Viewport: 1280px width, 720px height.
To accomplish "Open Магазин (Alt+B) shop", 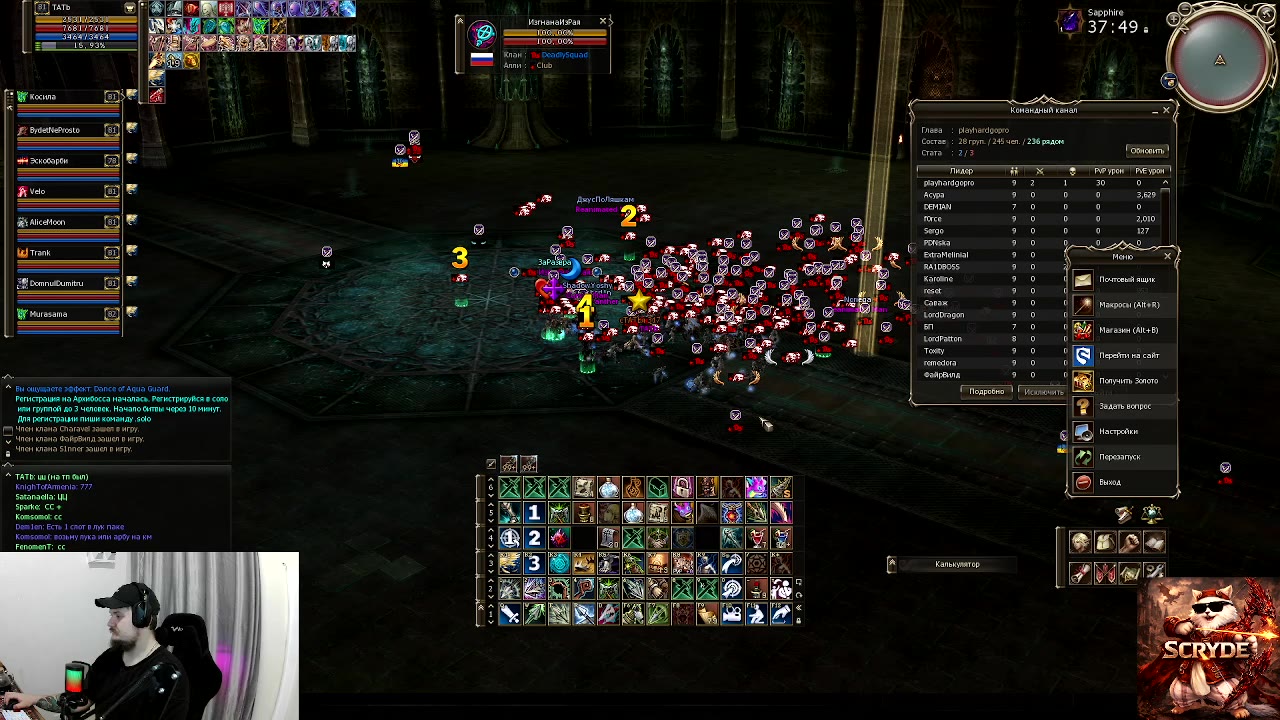I will click(1127, 330).
